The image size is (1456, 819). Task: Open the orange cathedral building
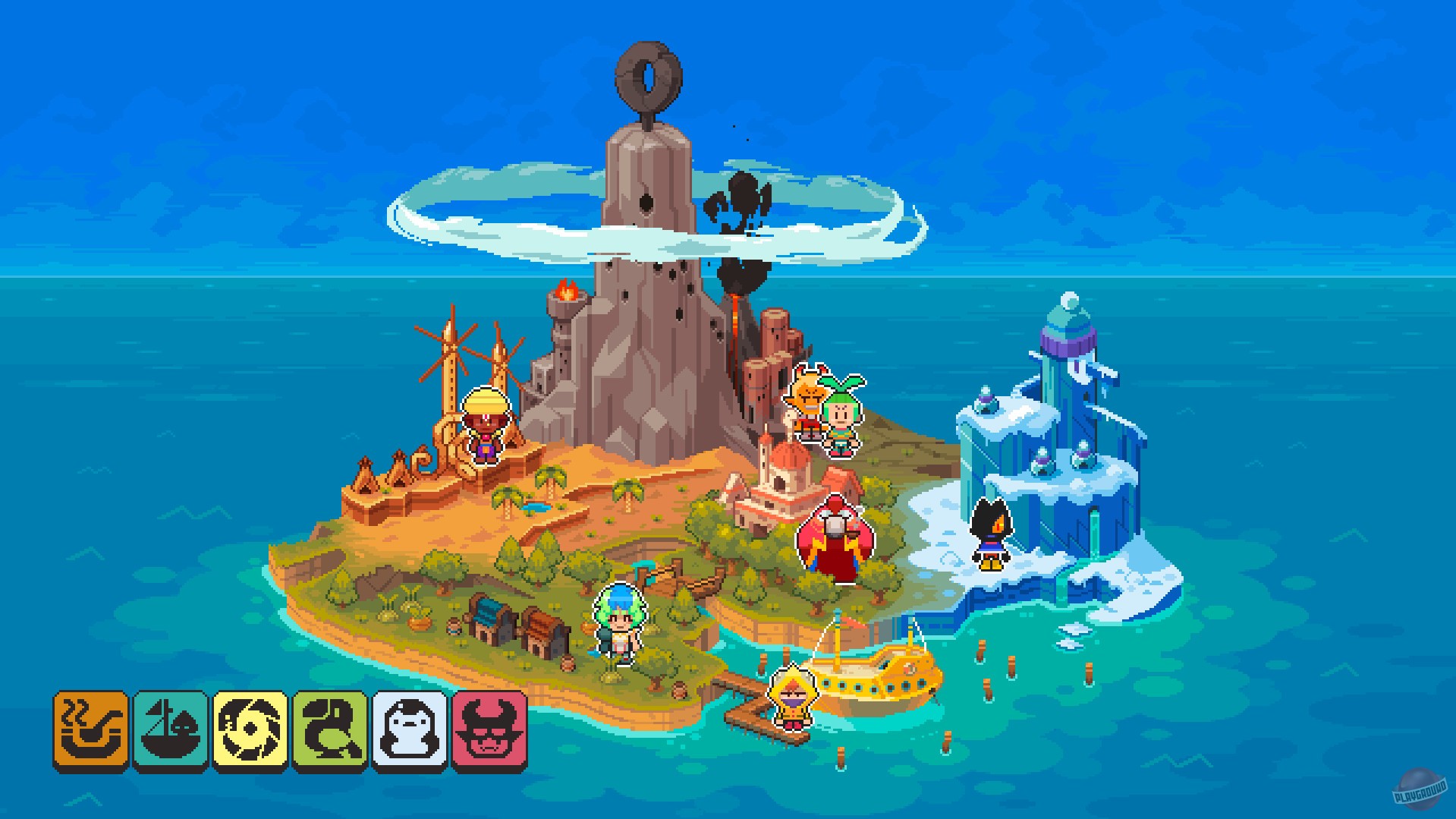tap(781, 478)
